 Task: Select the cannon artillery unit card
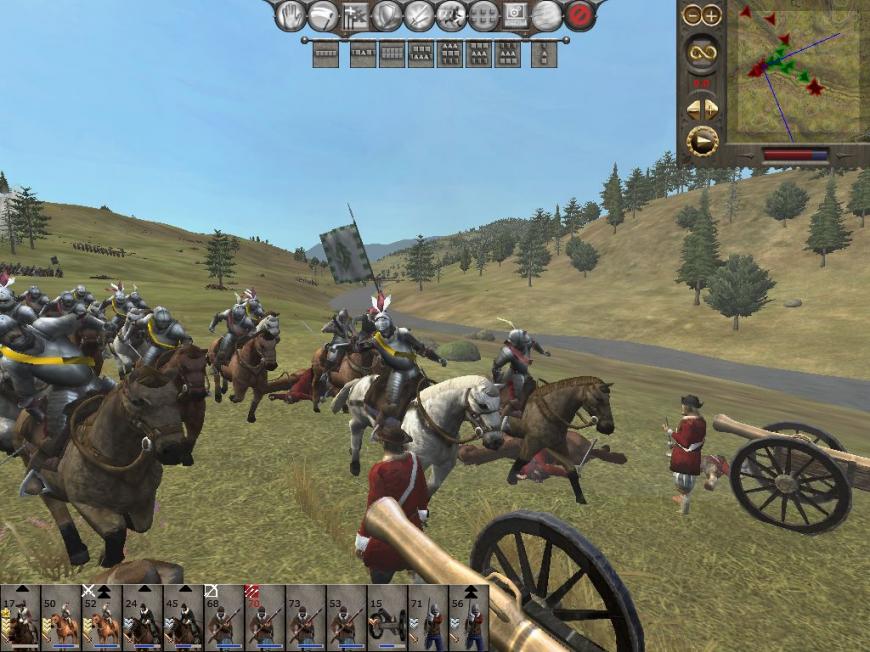coord(387,620)
